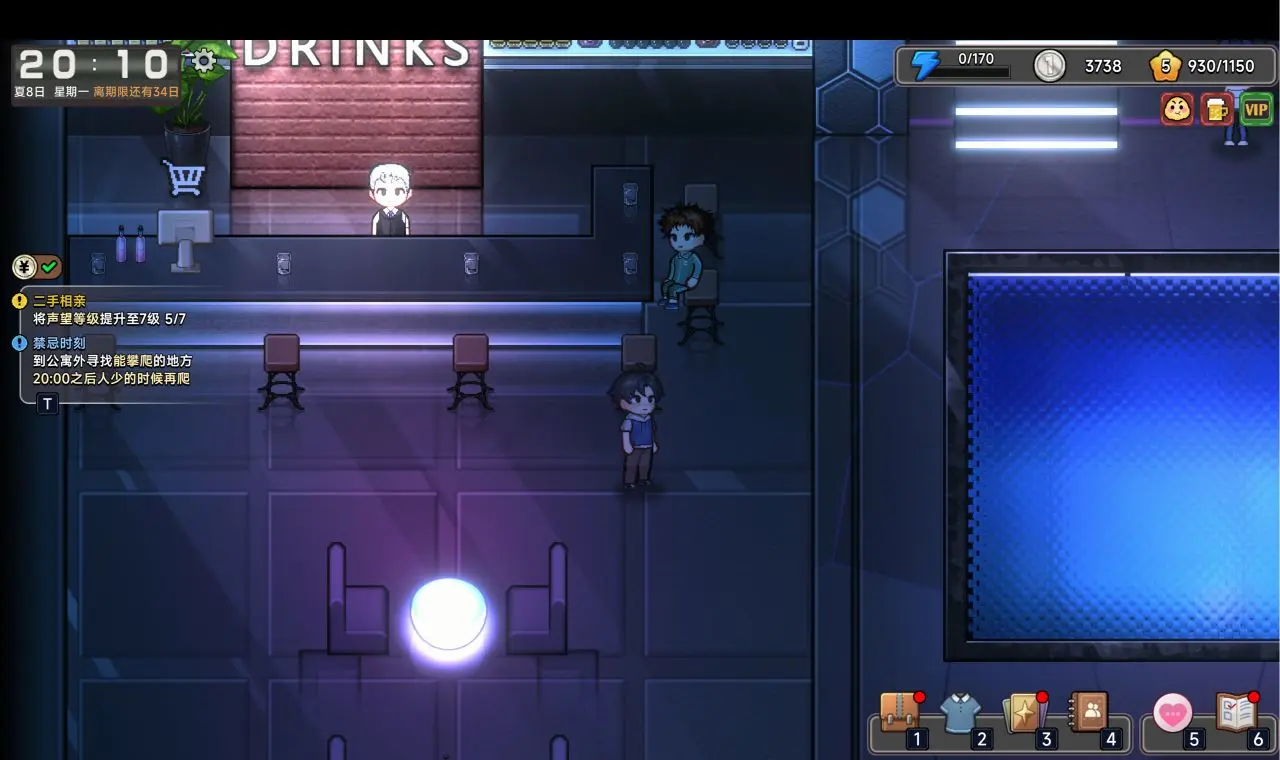The height and width of the screenshot is (760, 1280).
Task: Click the yen coin checkmark toggle
Action: tap(37, 267)
